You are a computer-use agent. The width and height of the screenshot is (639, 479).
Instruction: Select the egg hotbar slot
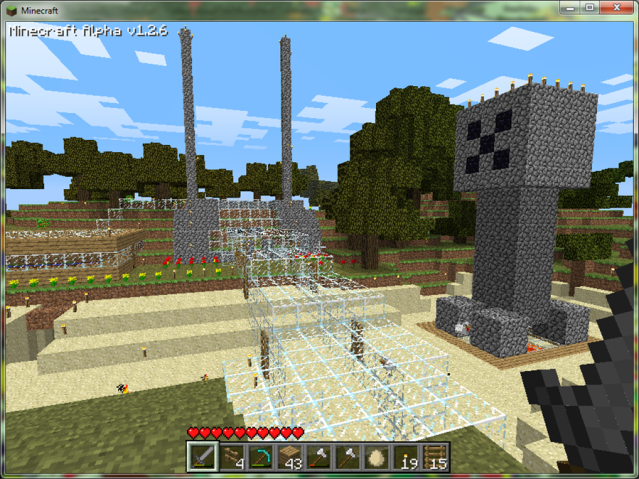pos(376,457)
